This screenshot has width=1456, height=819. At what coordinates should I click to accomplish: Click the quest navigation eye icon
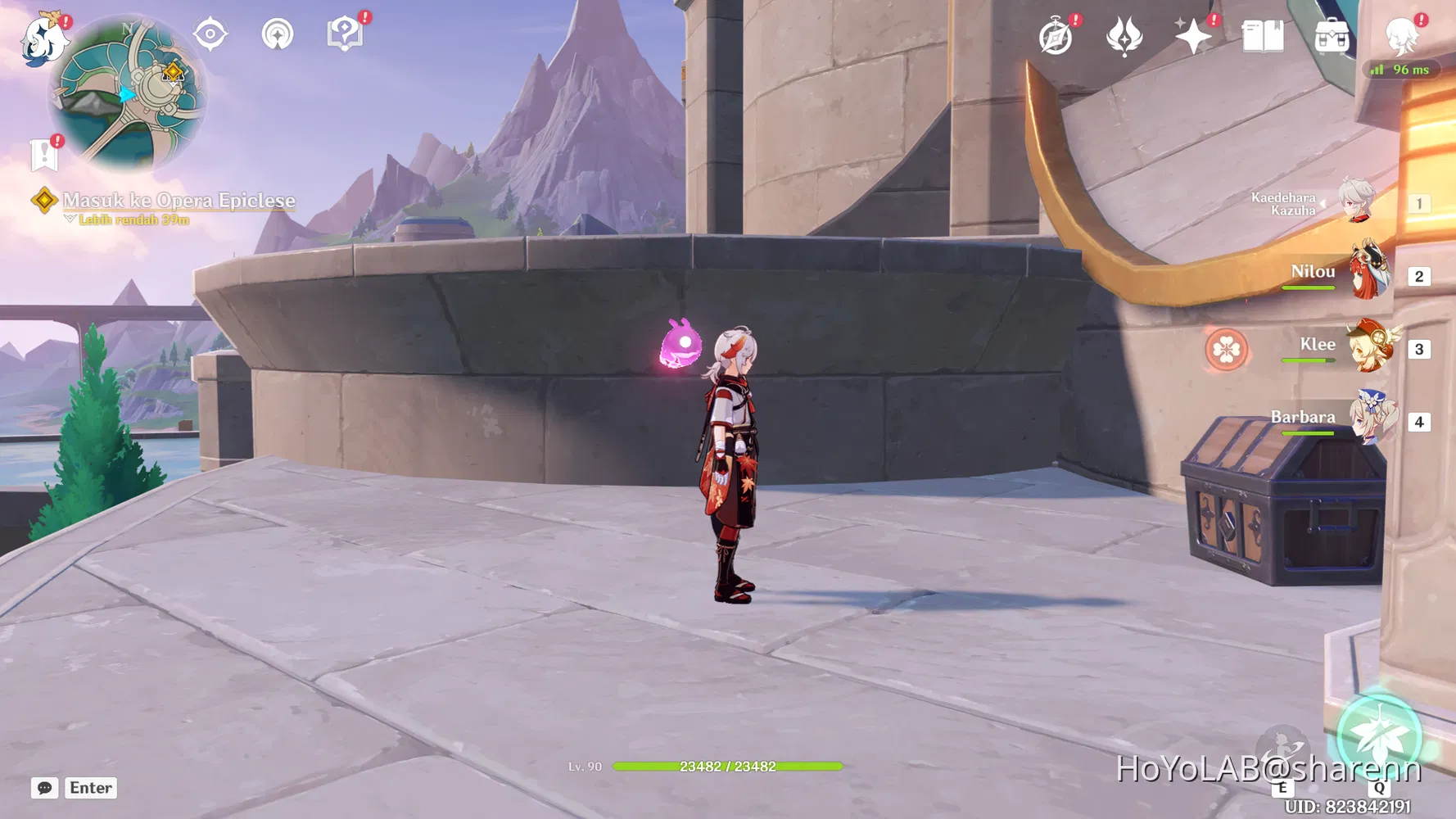click(x=210, y=33)
